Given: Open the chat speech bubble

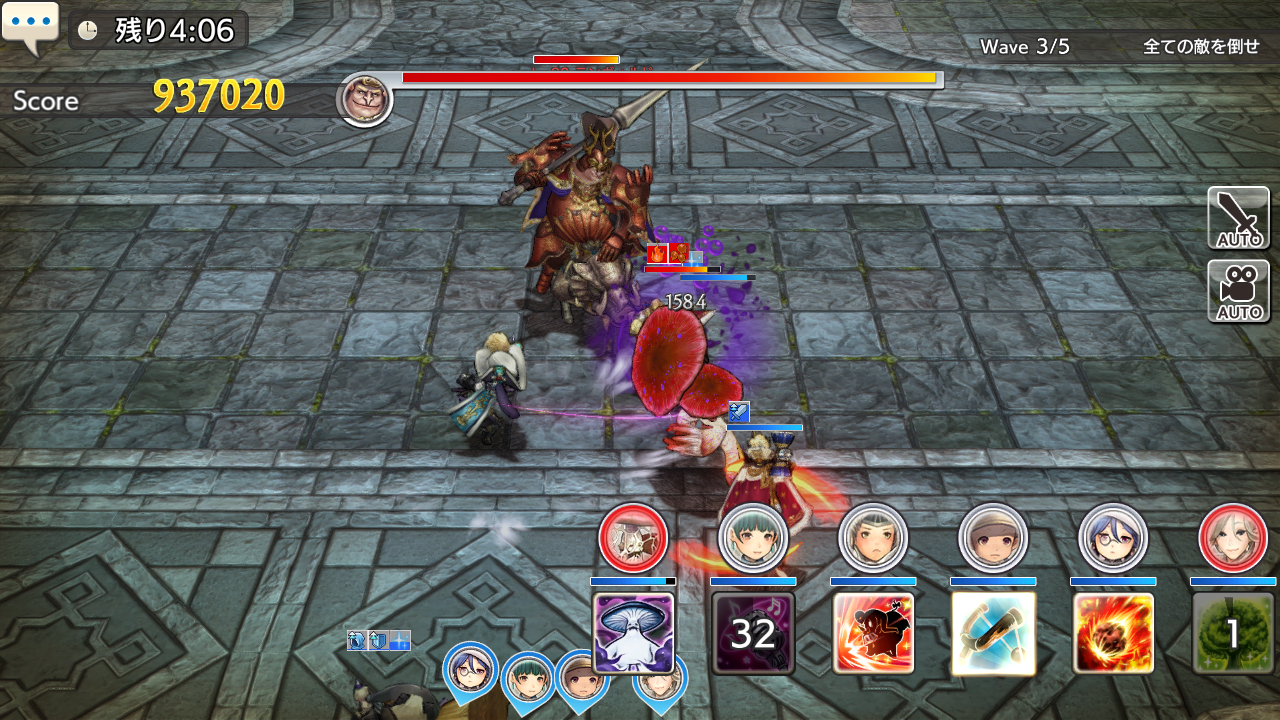Looking at the screenshot, I should [31, 27].
